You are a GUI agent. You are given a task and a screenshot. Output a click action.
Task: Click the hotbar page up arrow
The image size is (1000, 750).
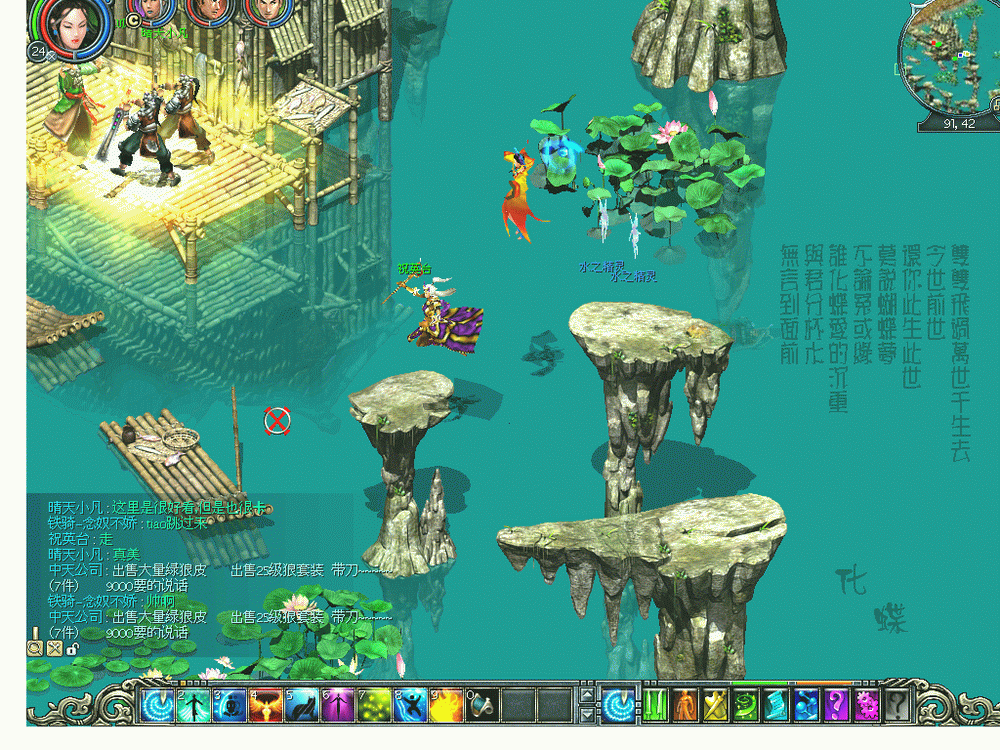tap(587, 695)
